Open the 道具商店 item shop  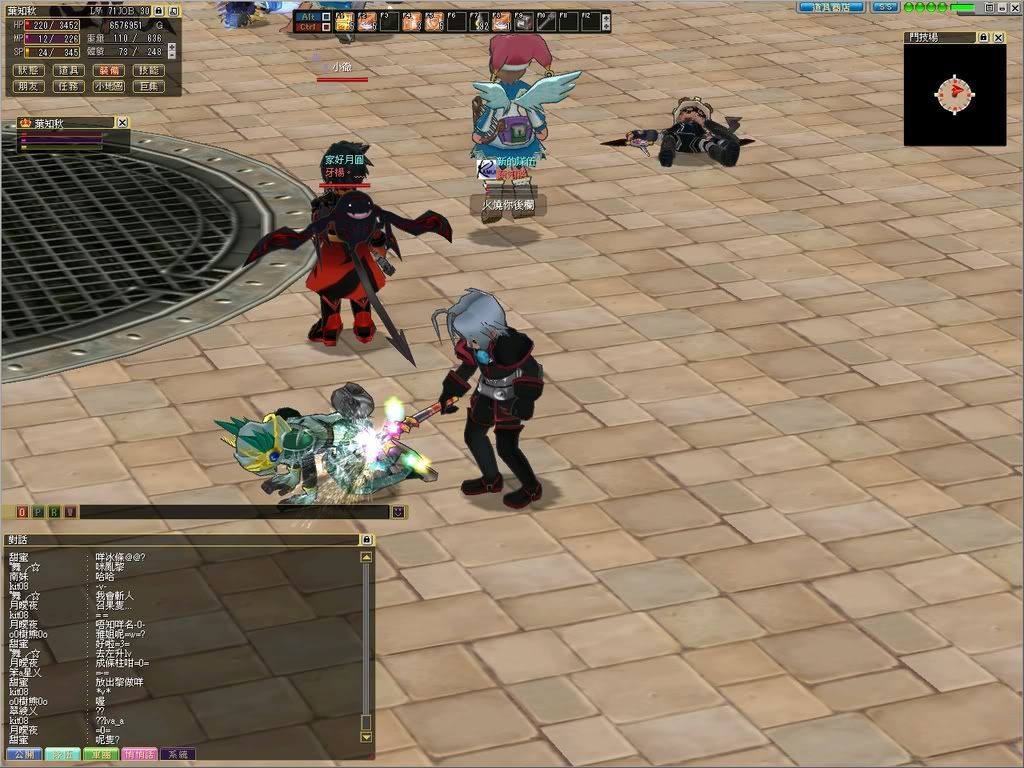830,7
